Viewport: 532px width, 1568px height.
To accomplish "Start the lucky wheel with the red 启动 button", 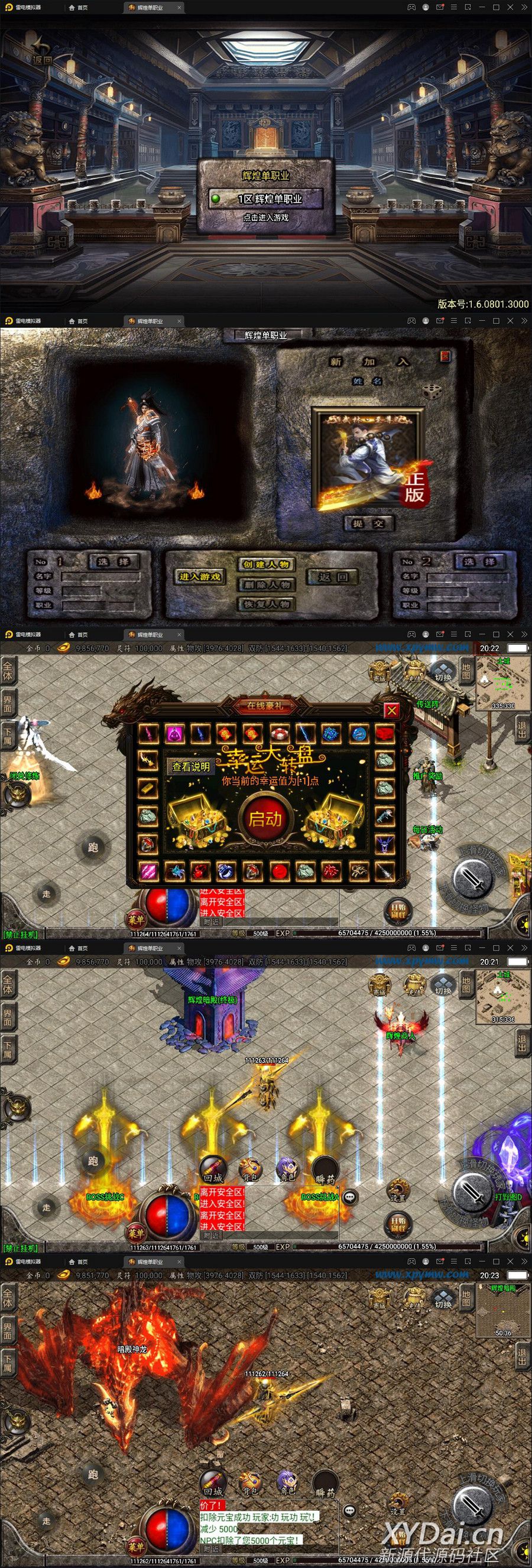I will [x=265, y=819].
